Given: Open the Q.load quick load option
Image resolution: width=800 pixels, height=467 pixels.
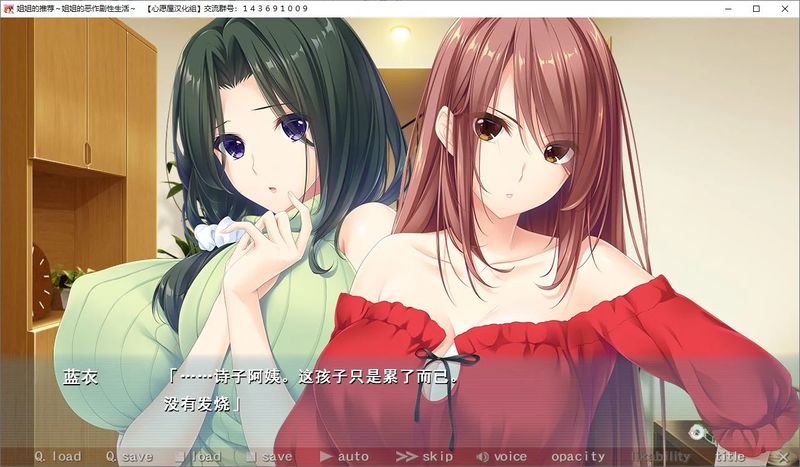Looking at the screenshot, I should click(x=57, y=457).
